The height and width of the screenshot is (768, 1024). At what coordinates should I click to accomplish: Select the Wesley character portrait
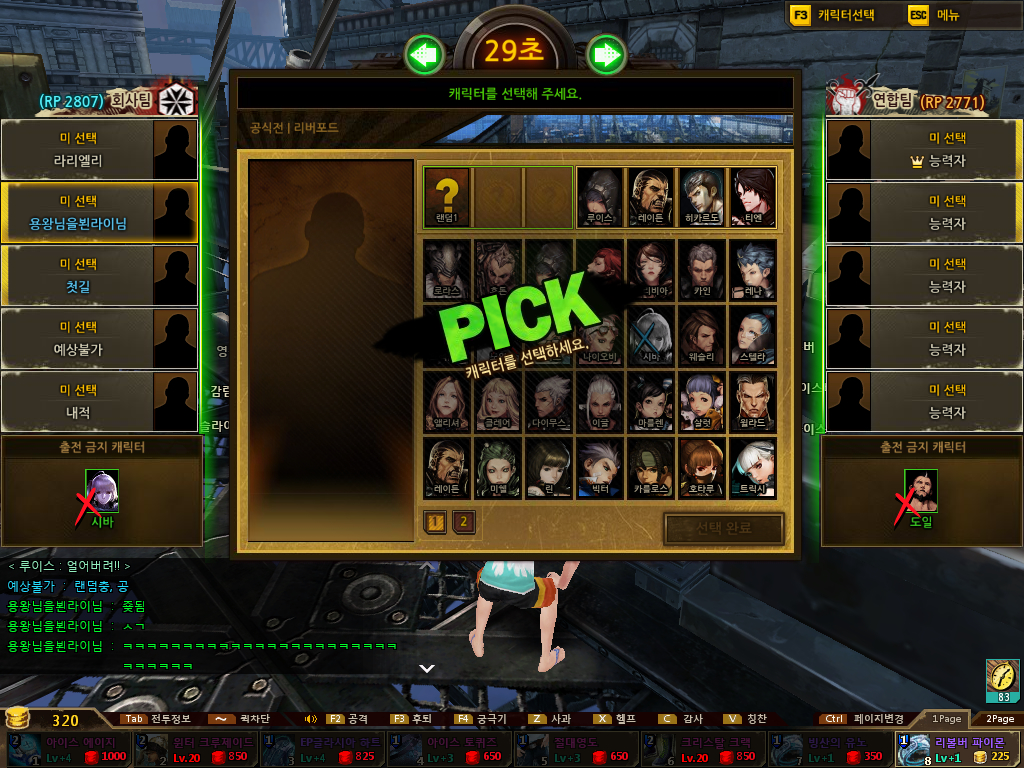[x=702, y=335]
